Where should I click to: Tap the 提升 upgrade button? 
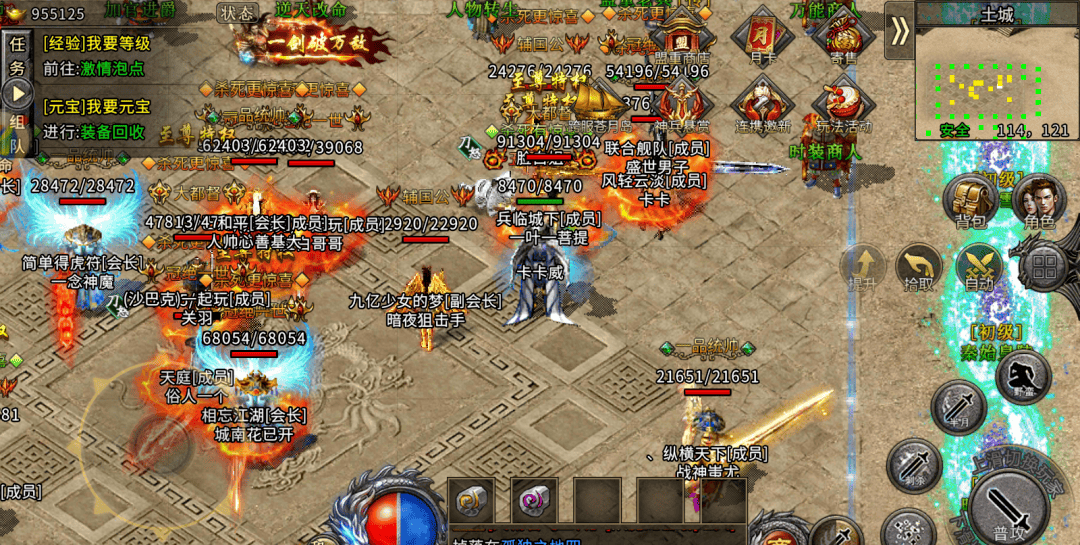click(x=863, y=268)
